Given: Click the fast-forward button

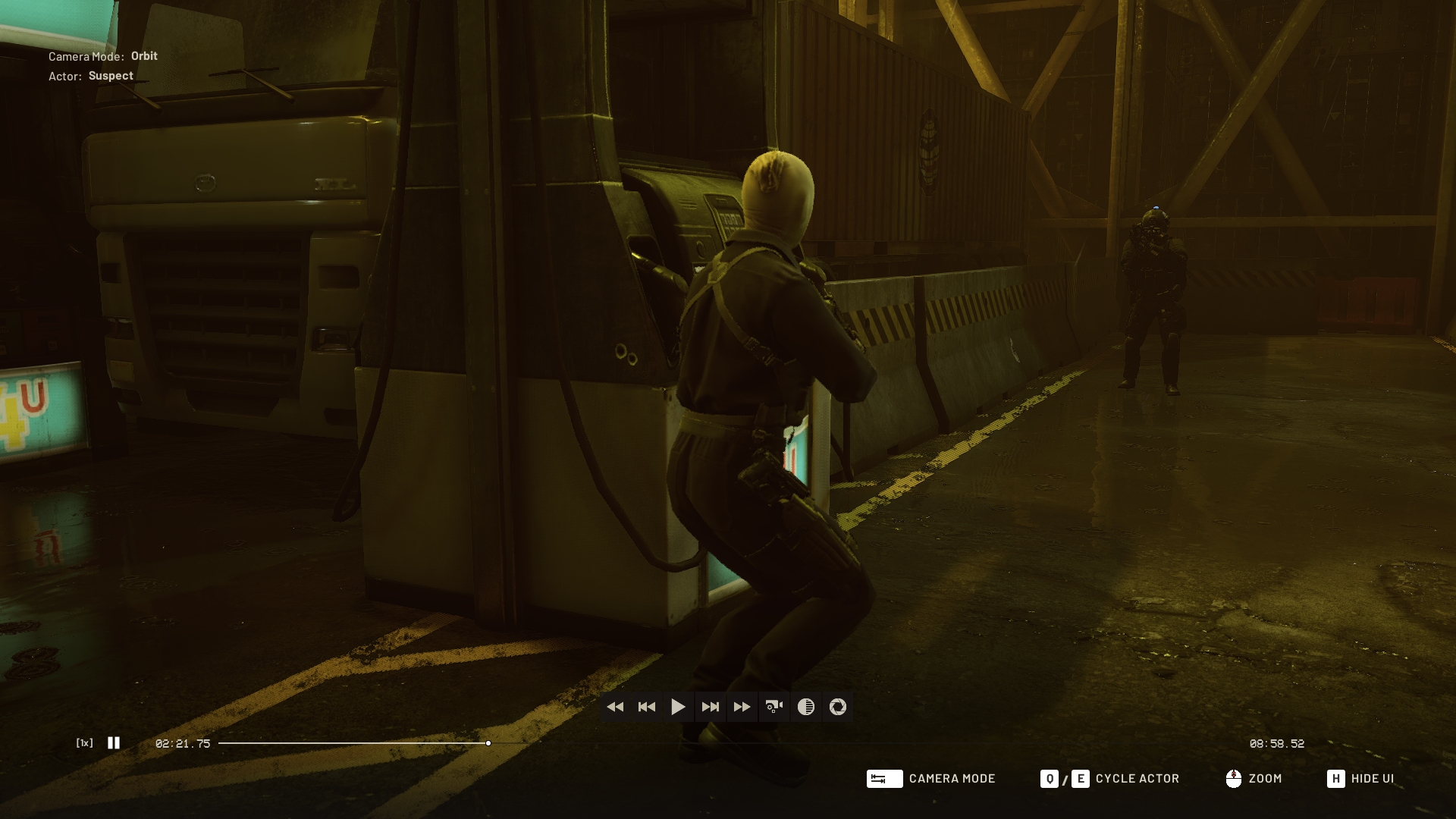Looking at the screenshot, I should click(x=742, y=707).
